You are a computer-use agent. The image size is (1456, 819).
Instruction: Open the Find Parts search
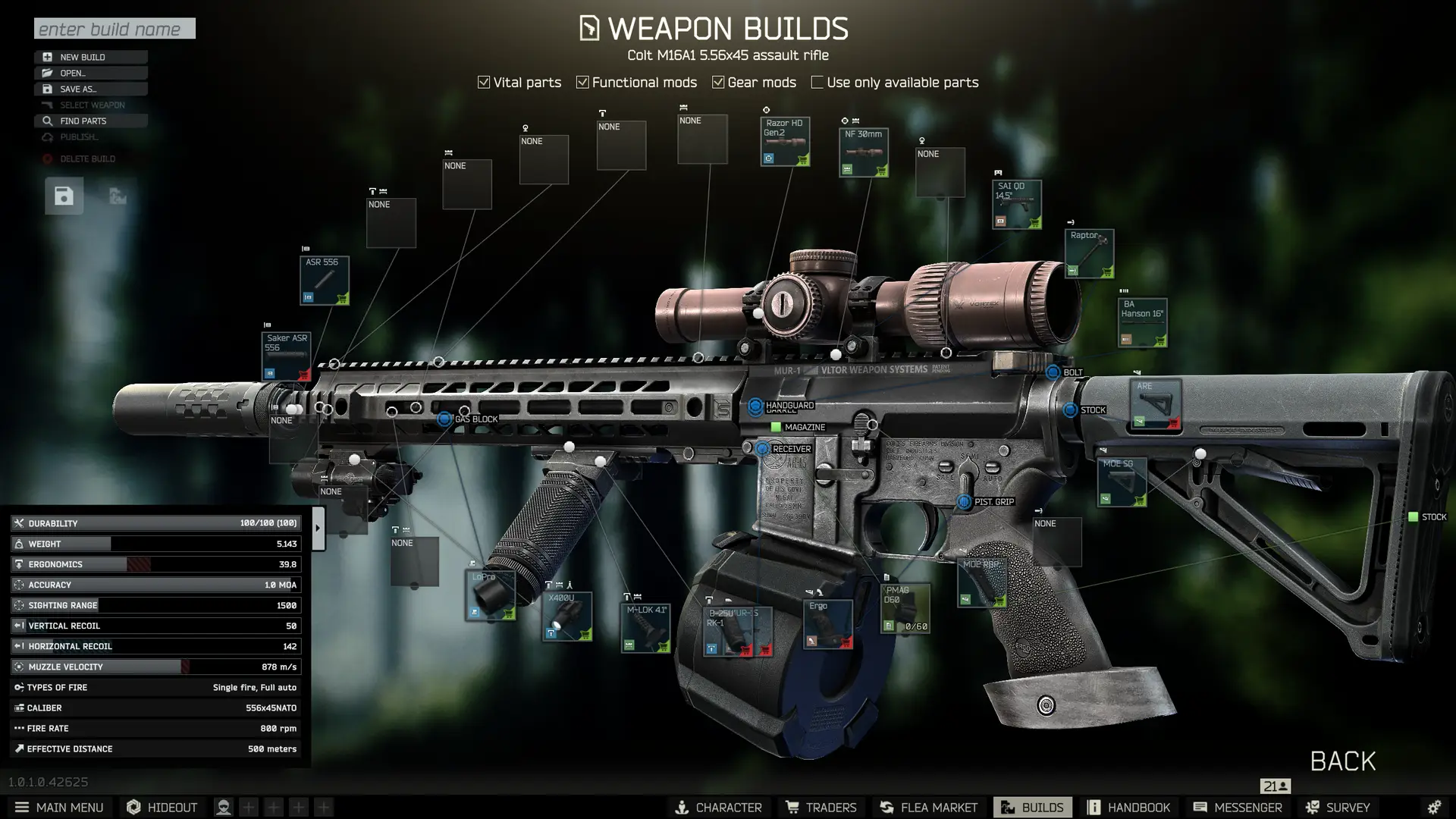click(x=90, y=121)
